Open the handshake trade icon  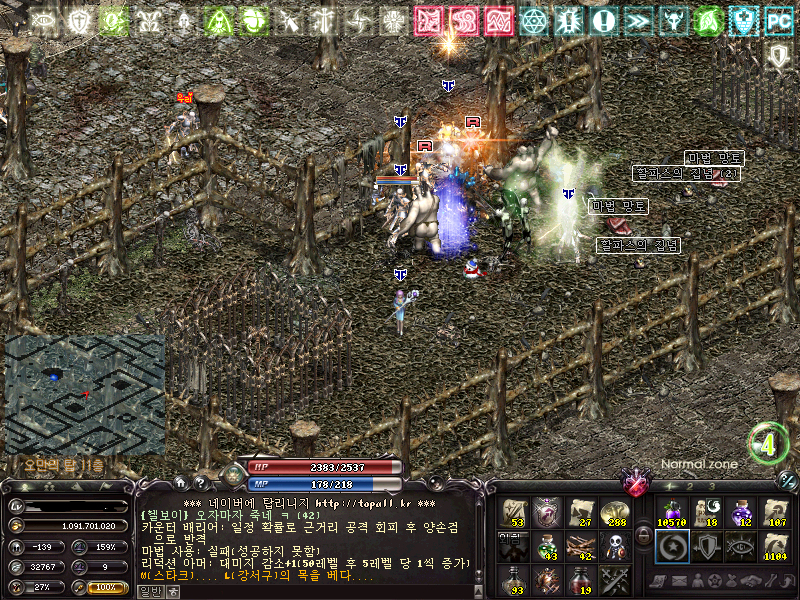point(748,581)
